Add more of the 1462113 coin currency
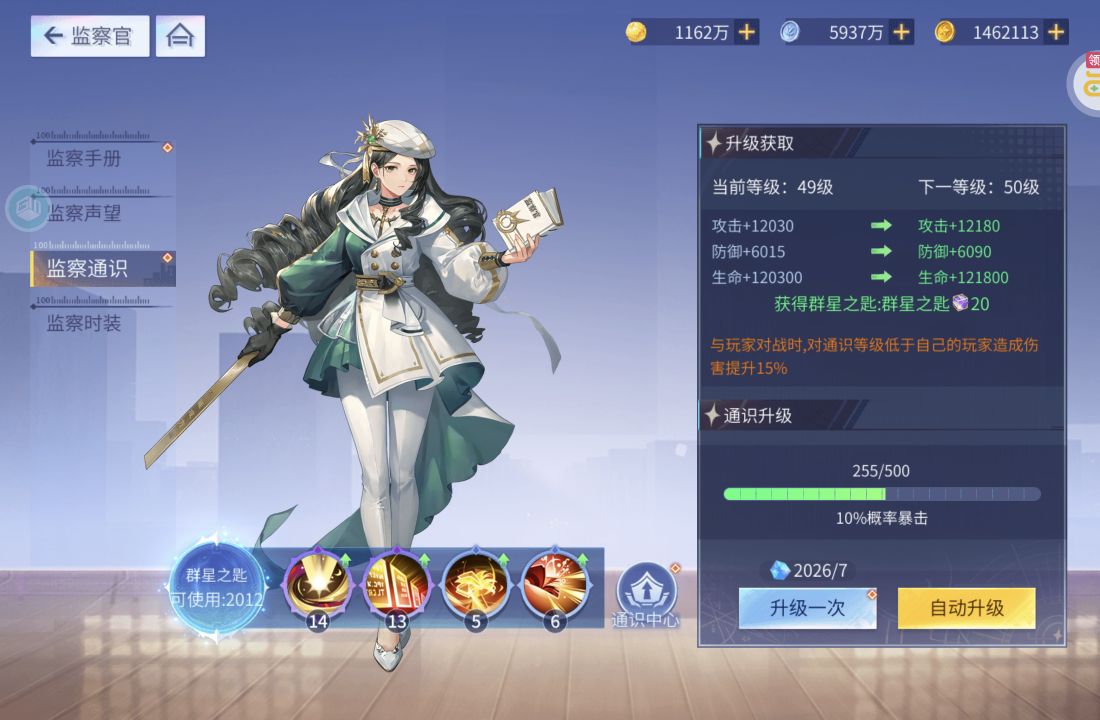Viewport: 1100px width, 720px height. [1056, 32]
